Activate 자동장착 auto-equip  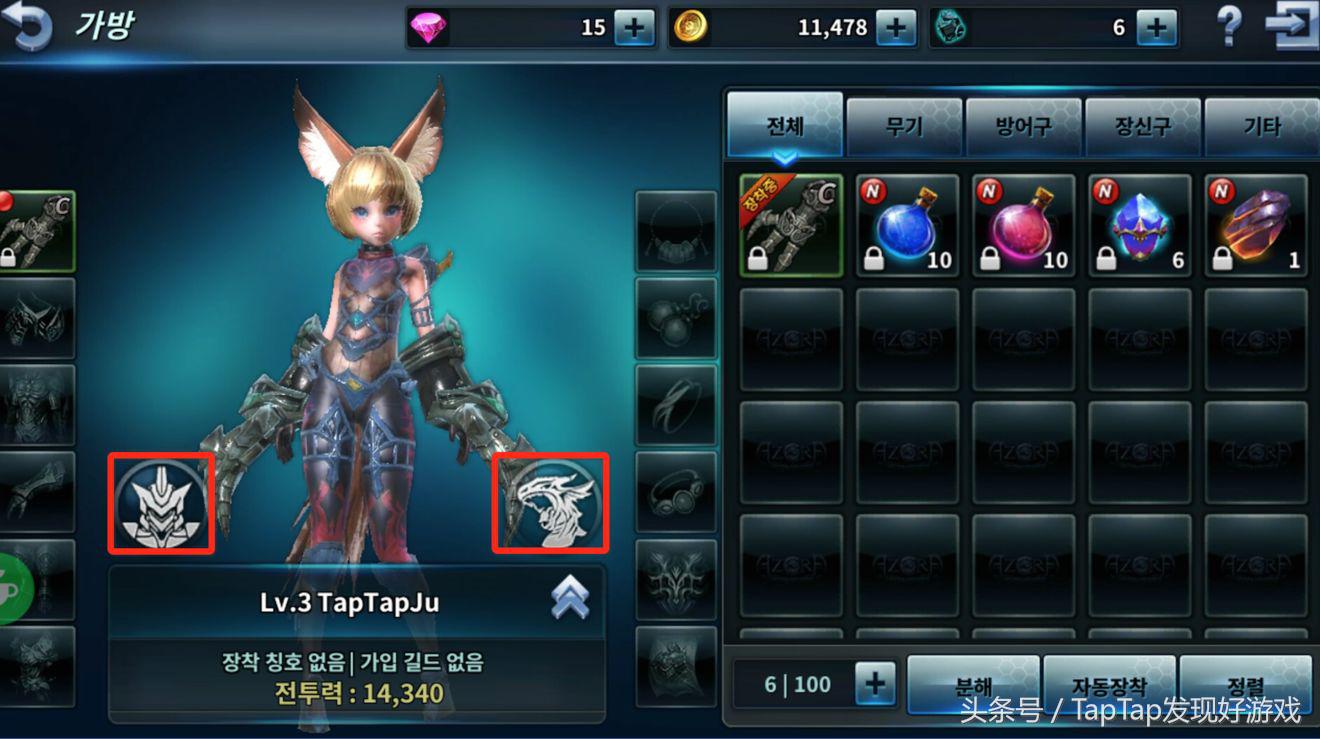(1109, 685)
